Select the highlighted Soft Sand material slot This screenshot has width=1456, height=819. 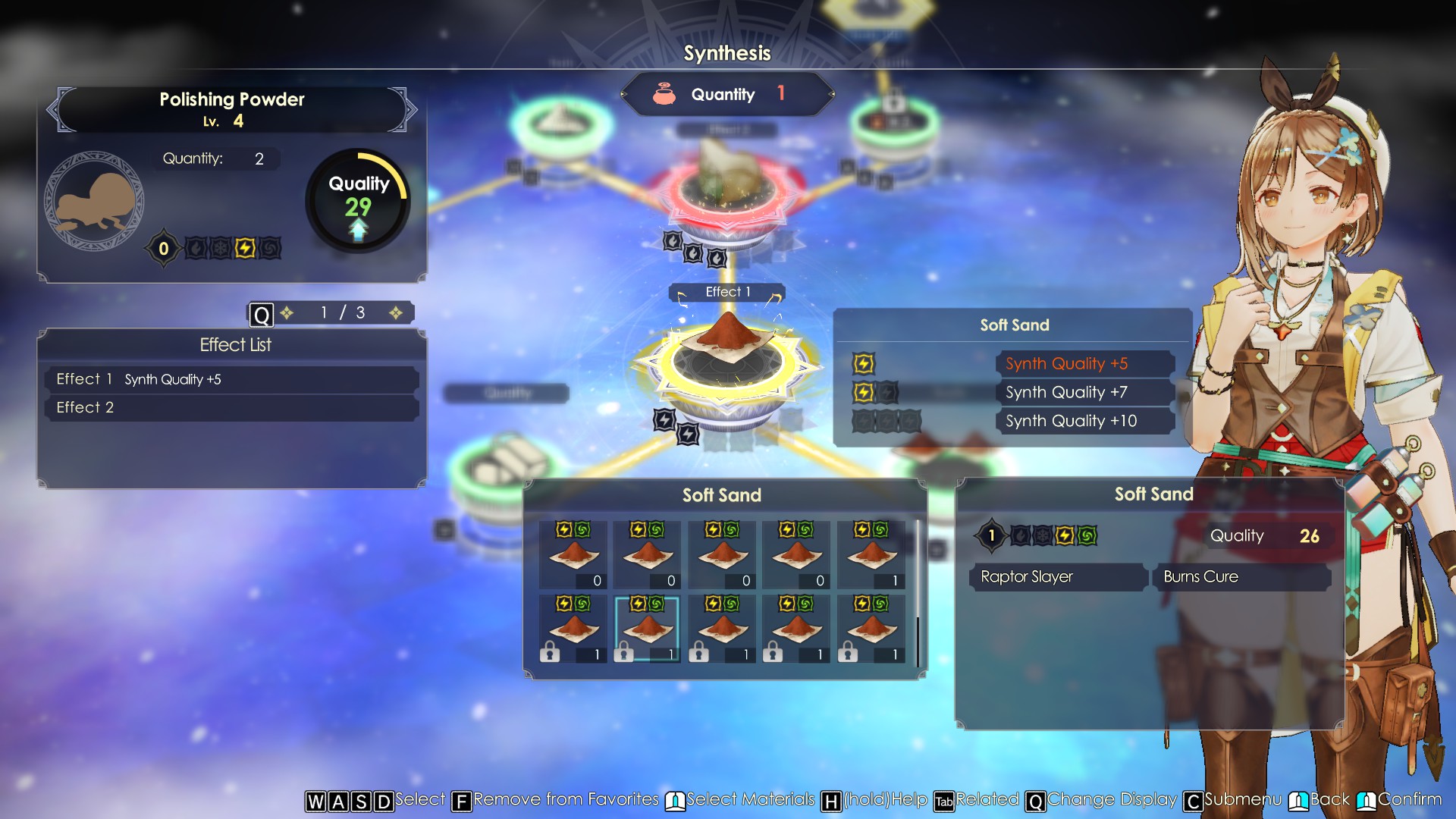pos(647,629)
